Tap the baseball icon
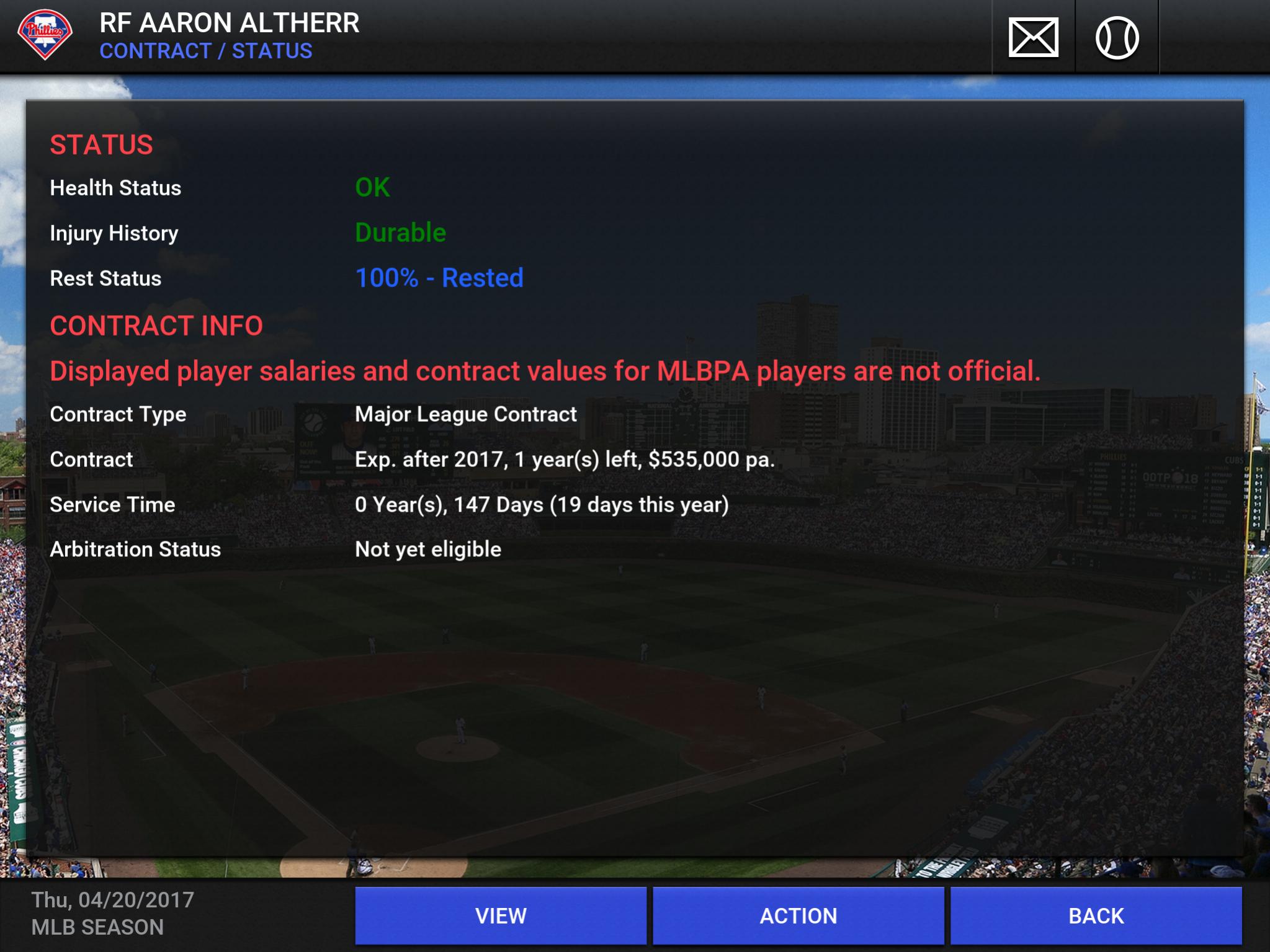The image size is (1270, 952). [1117, 38]
